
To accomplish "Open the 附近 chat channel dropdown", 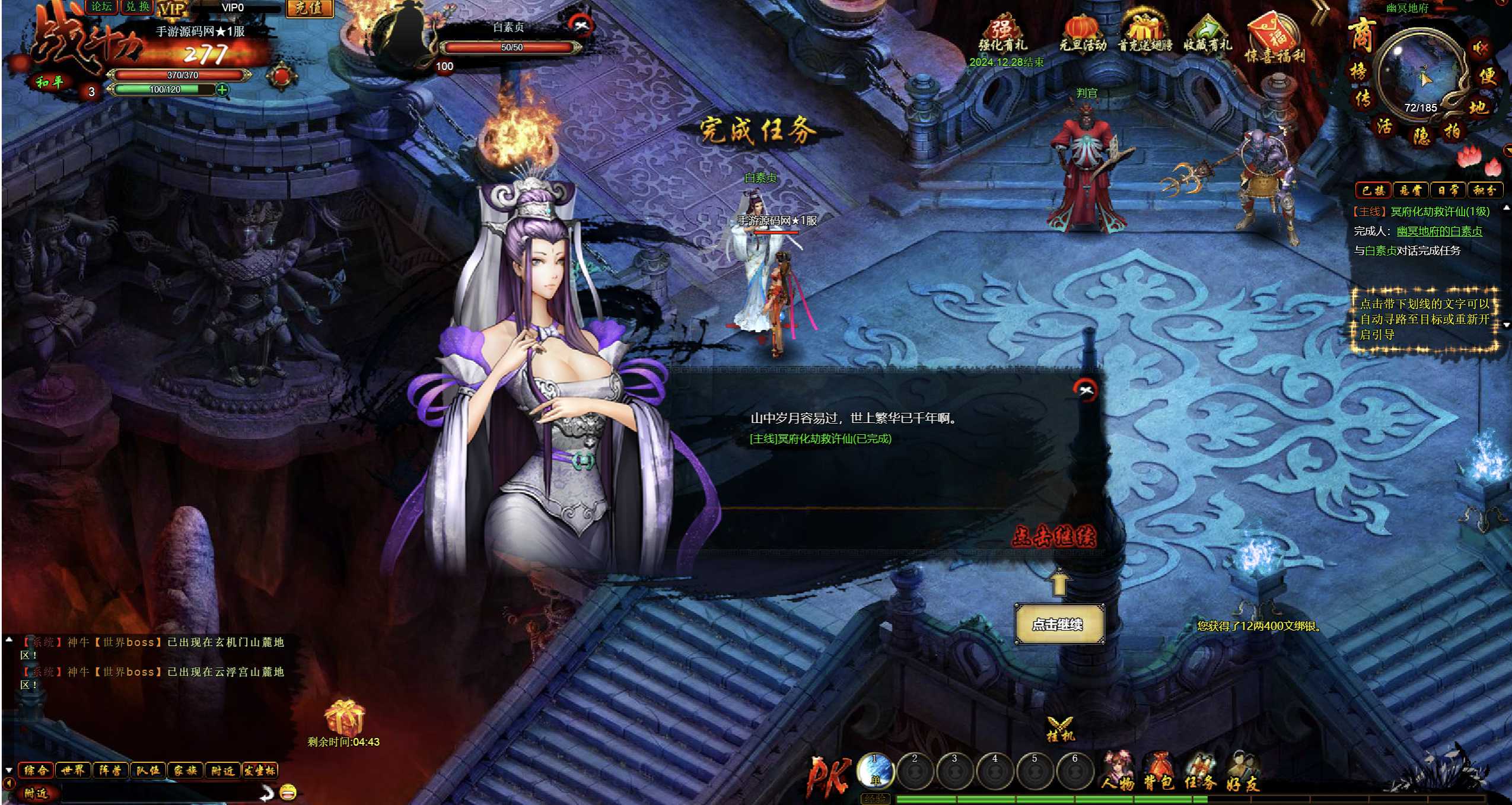I will [37, 794].
